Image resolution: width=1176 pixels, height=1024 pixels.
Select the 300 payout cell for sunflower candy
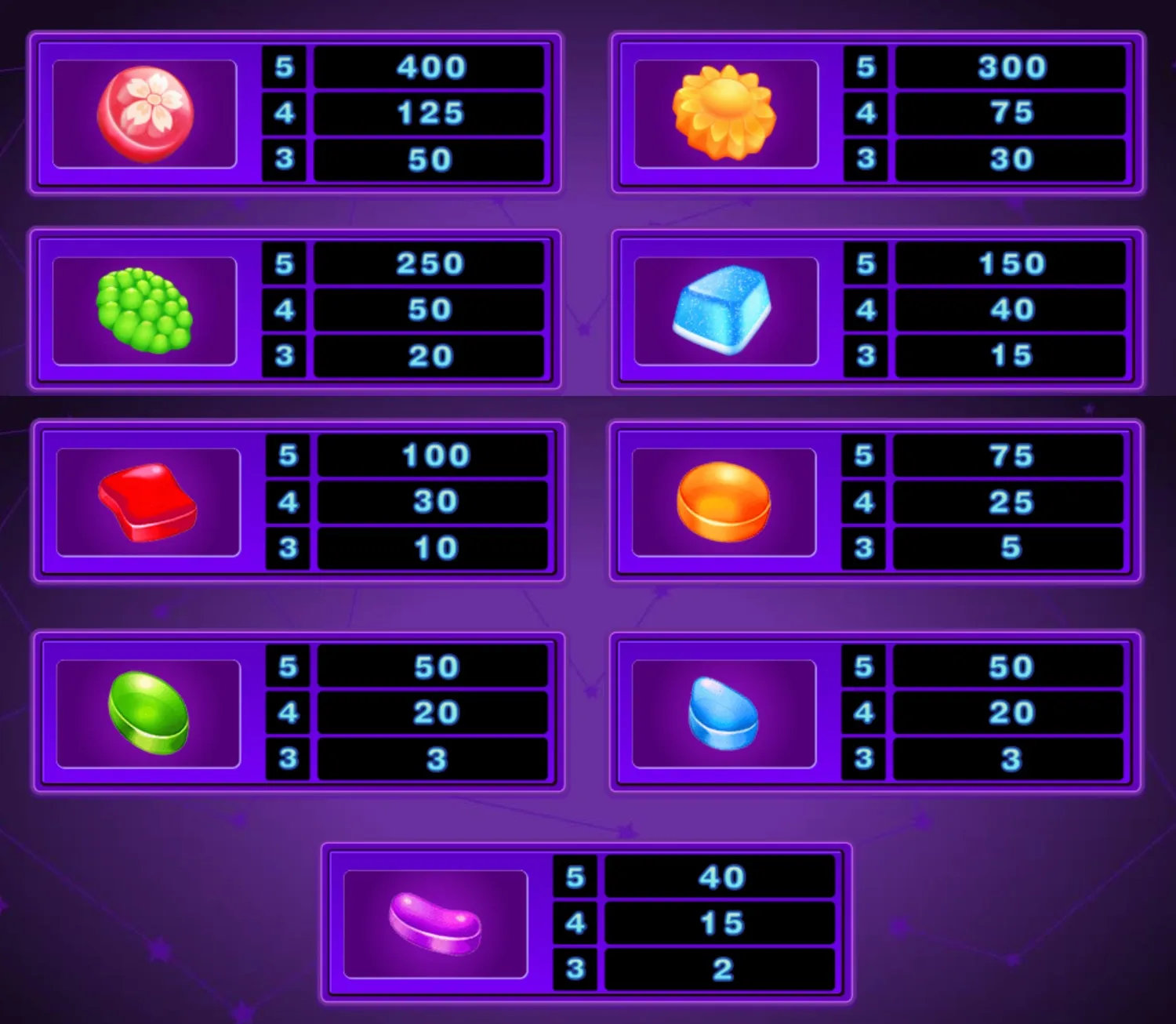point(1011,68)
